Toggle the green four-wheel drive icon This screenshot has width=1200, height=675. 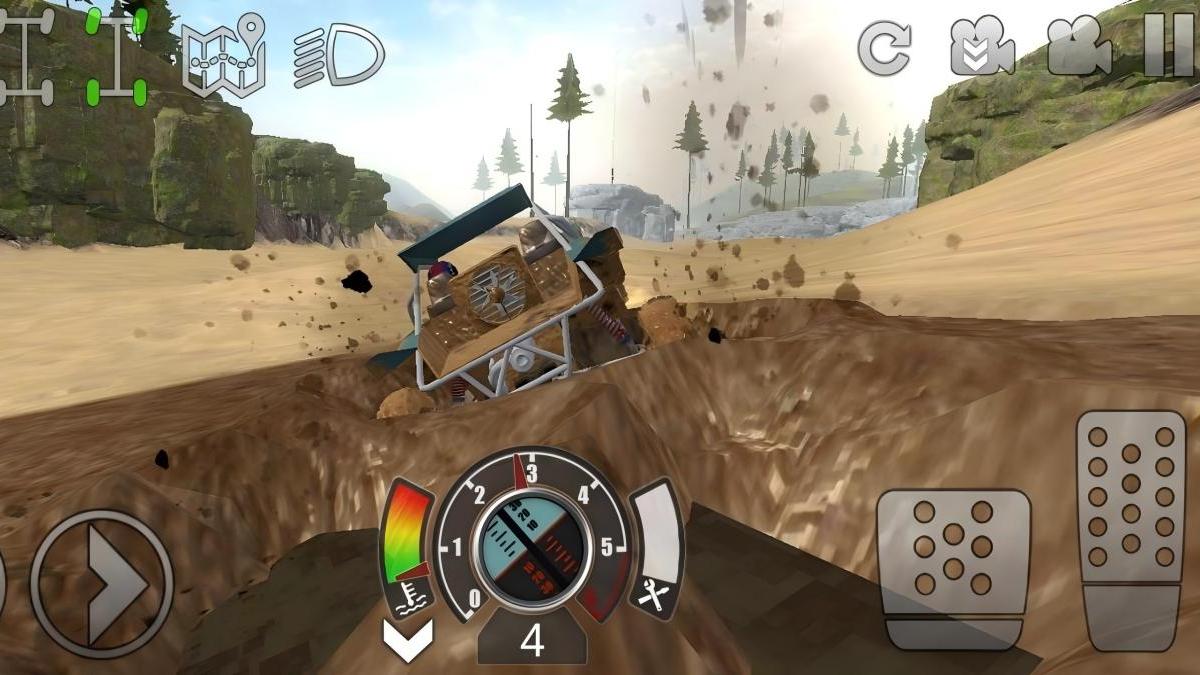pos(116,56)
